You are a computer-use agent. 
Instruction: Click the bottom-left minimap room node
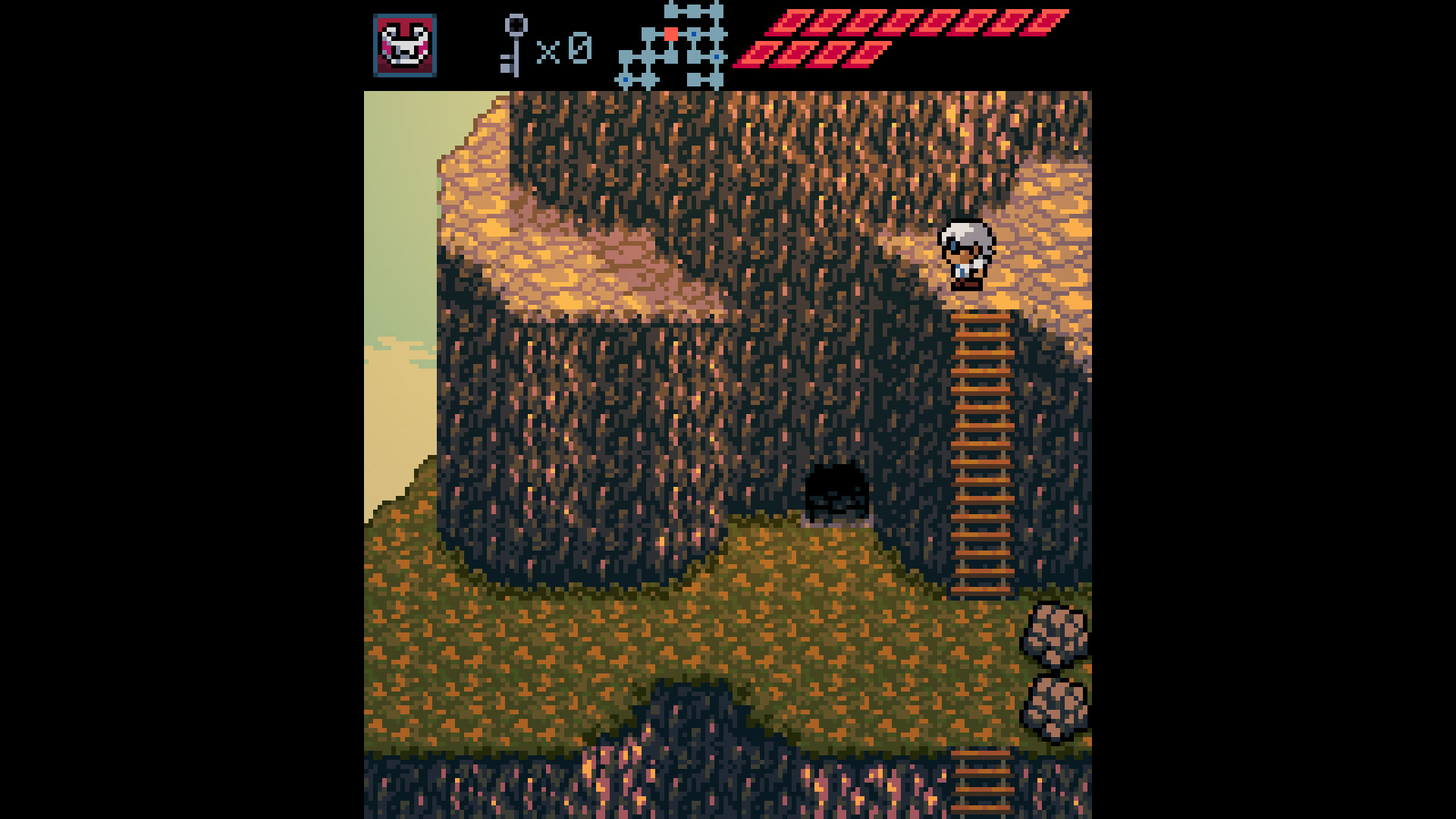pos(625,79)
